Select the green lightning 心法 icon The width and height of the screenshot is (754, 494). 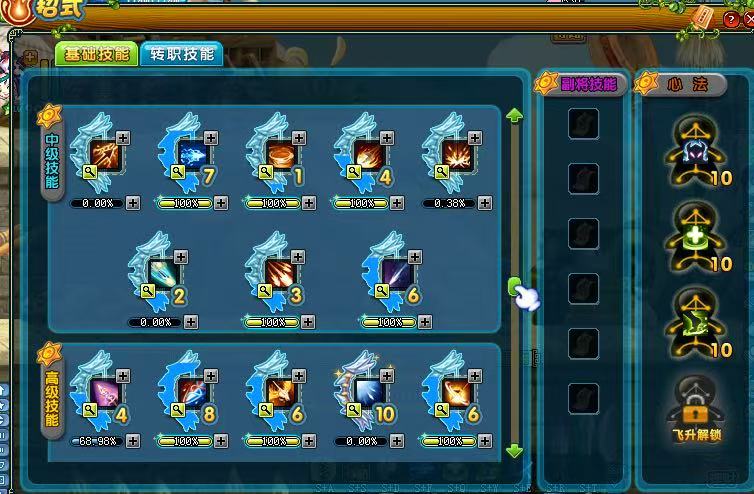point(696,319)
